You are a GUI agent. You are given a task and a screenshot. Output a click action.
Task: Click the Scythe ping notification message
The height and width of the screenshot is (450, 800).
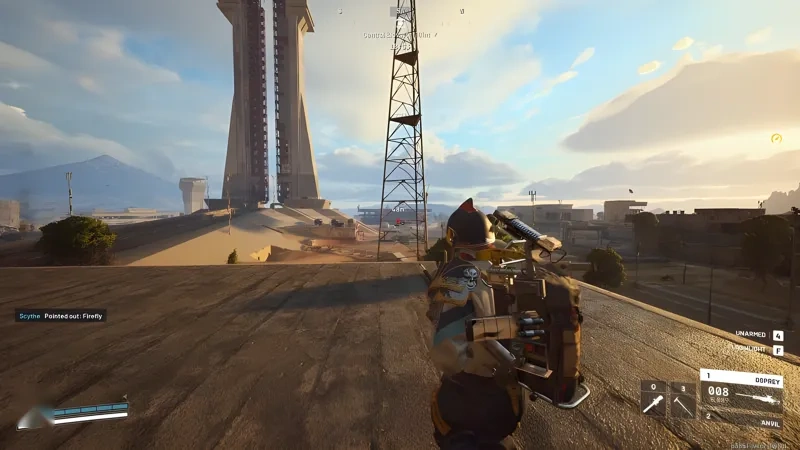pos(60,315)
